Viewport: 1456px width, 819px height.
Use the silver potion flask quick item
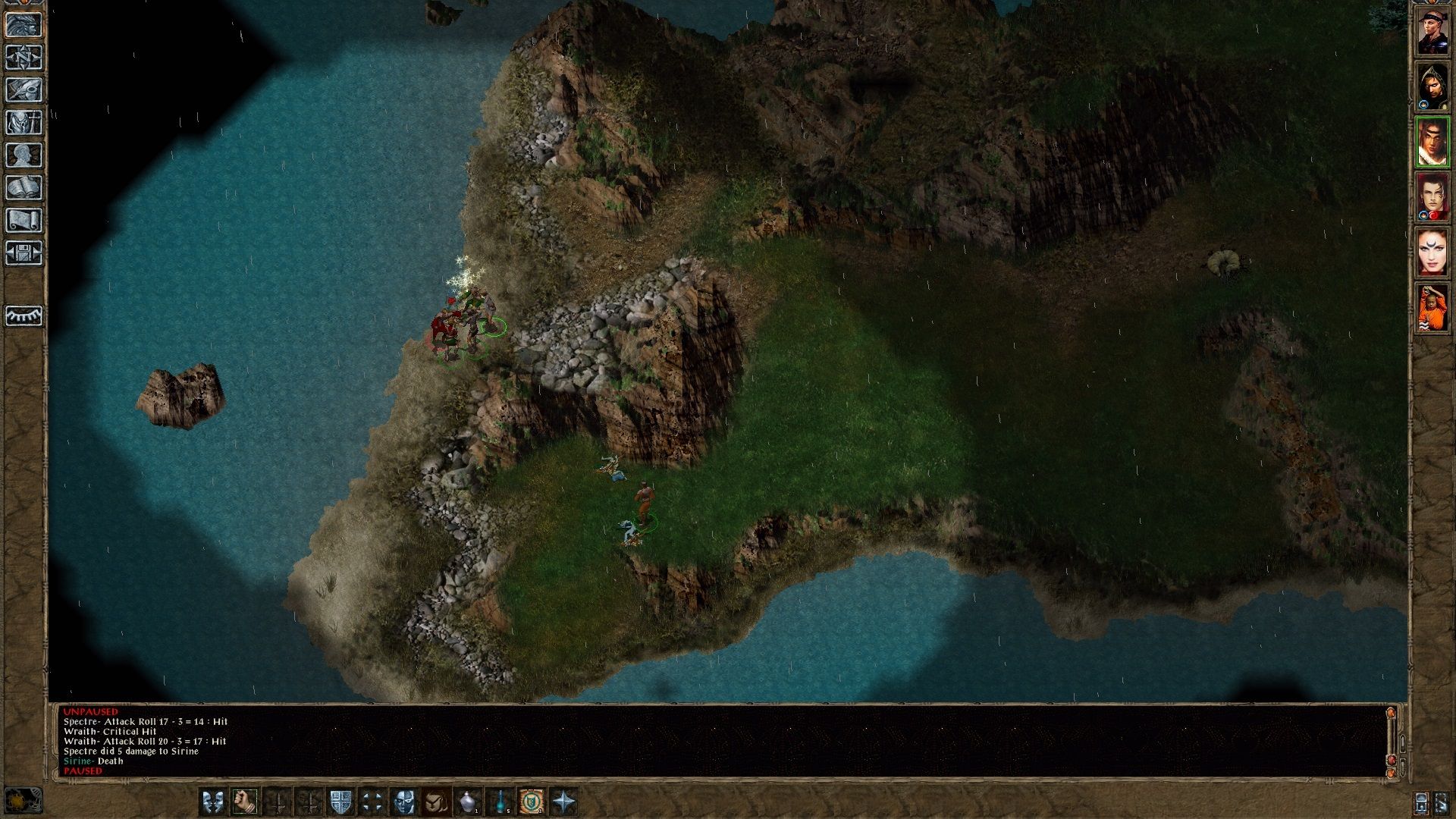pos(468,801)
